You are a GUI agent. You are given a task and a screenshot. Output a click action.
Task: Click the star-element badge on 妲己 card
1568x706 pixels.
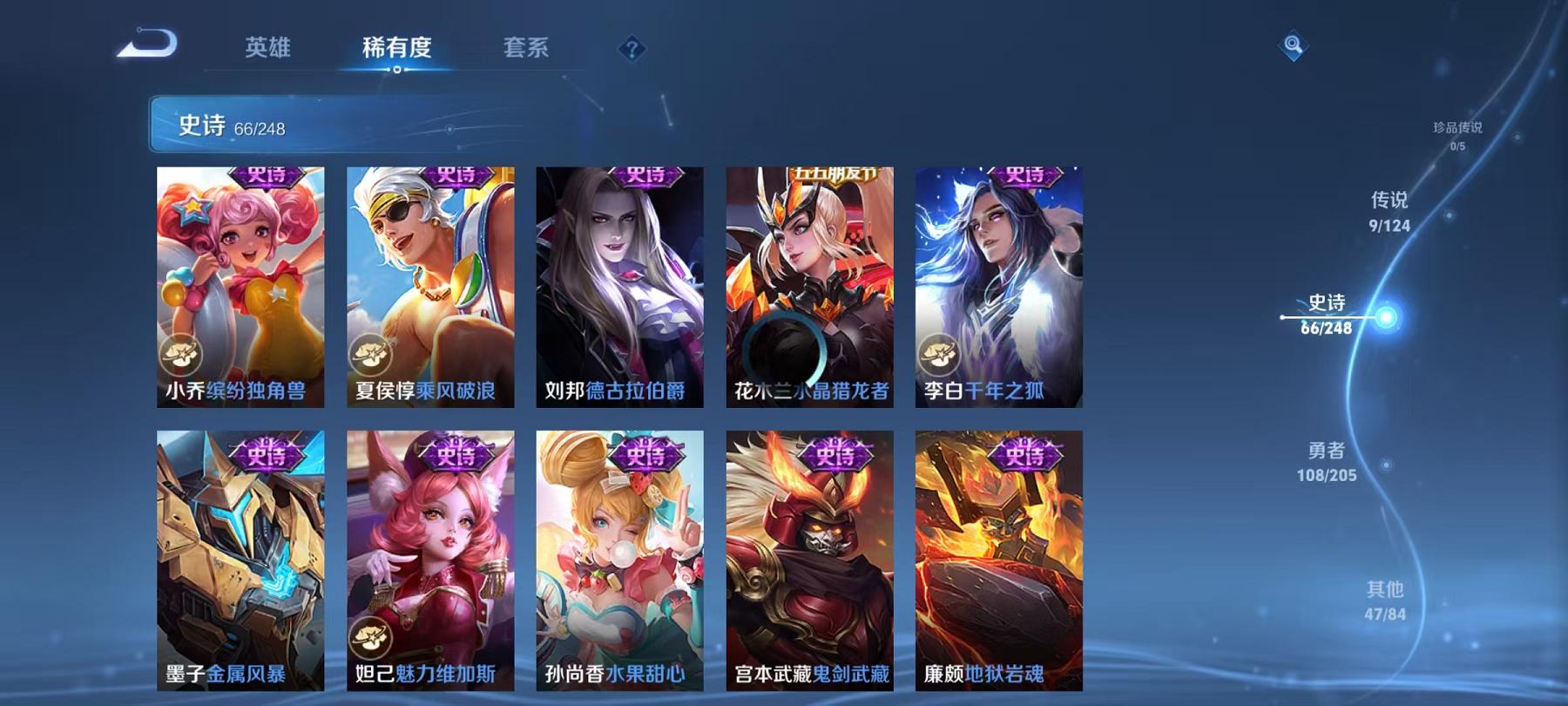pos(370,638)
